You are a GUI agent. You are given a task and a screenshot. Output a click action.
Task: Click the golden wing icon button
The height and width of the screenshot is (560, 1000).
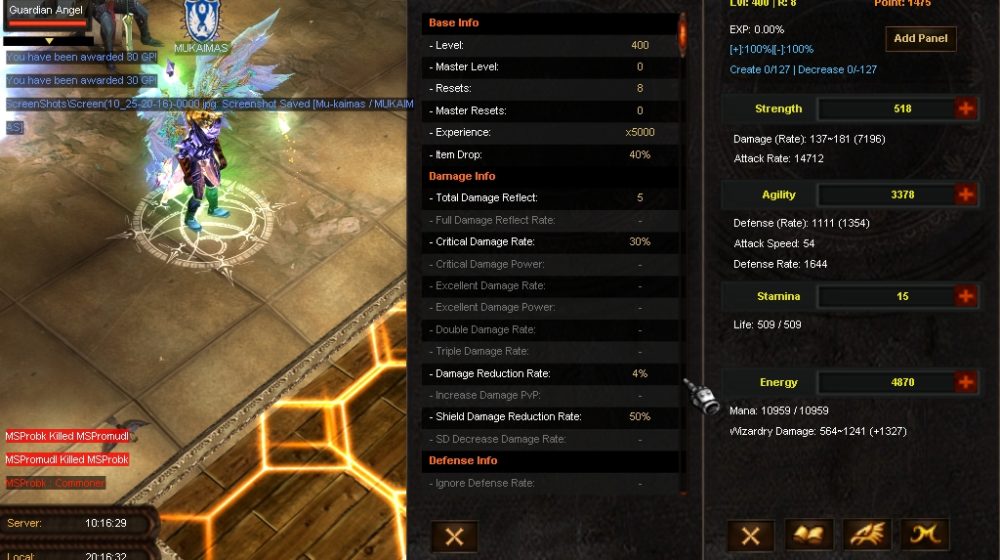(x=867, y=535)
